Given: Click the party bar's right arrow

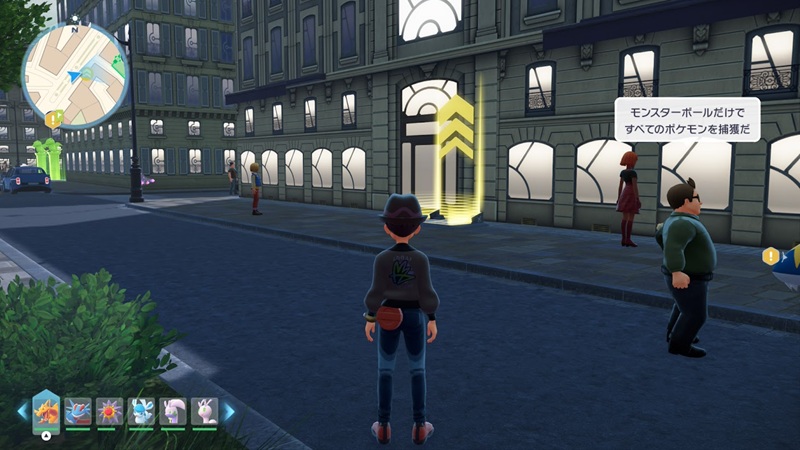Looking at the screenshot, I should 229,411.
